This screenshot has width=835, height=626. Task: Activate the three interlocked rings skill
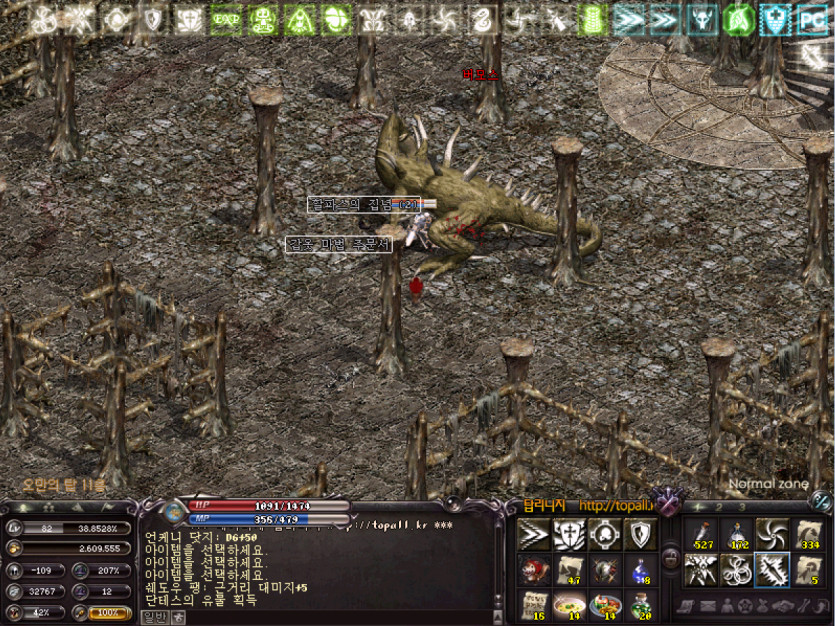(737, 569)
